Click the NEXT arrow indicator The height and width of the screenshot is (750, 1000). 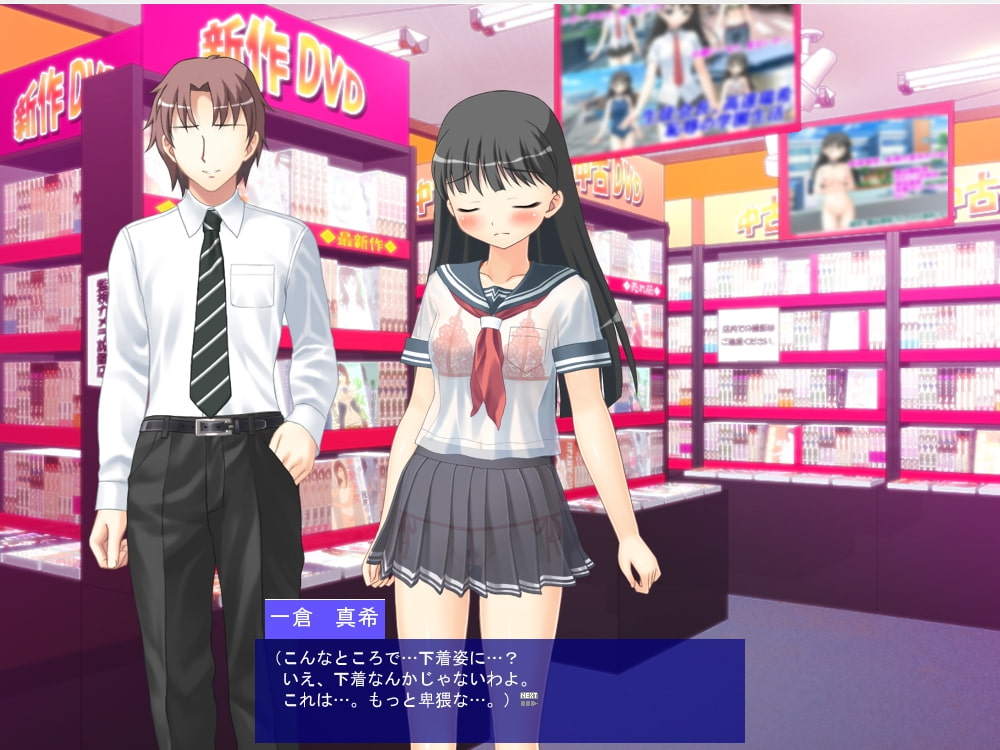(x=529, y=699)
